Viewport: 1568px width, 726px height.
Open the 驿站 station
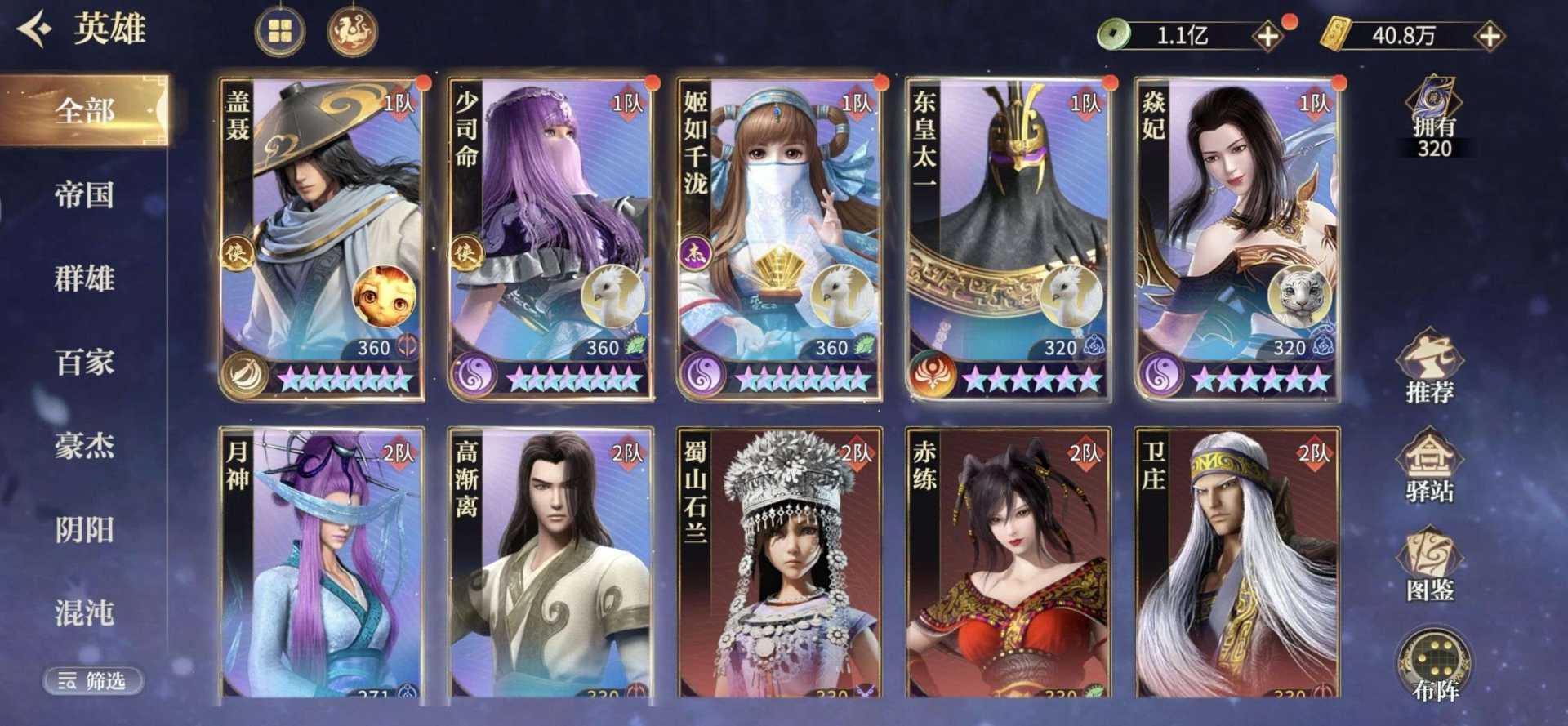click(1430, 467)
